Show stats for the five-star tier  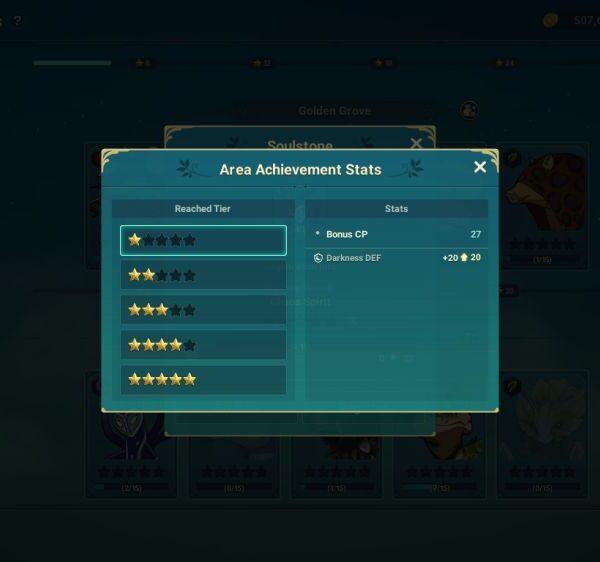203,380
